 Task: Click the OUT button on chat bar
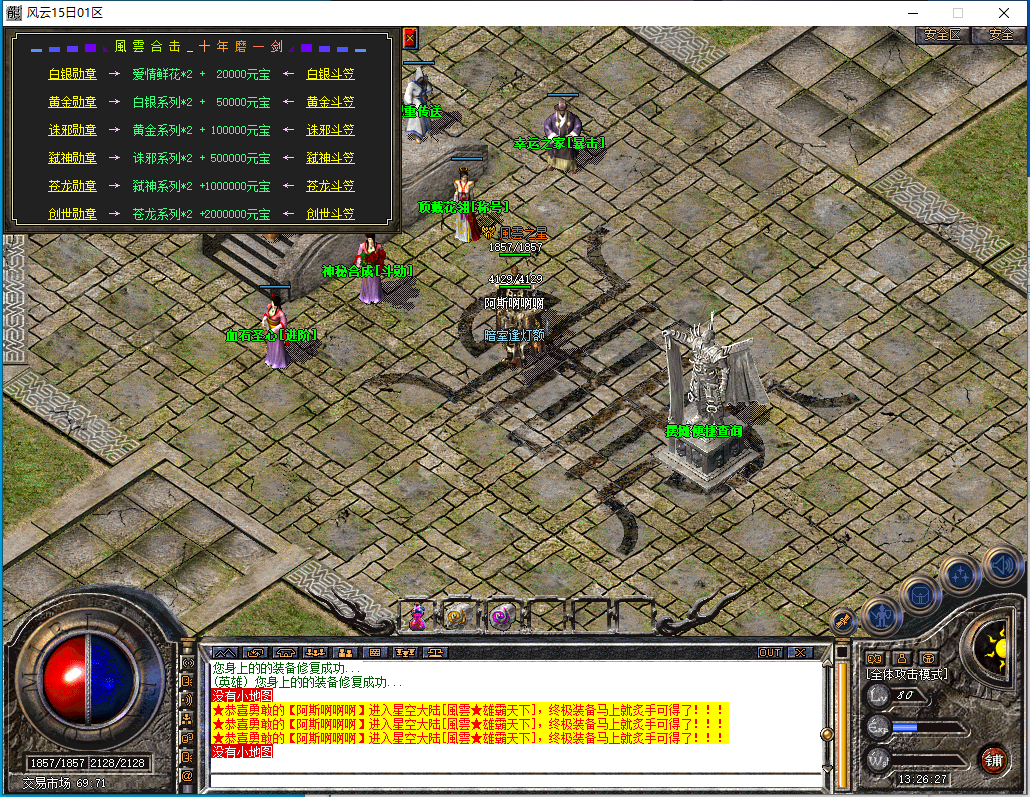(769, 652)
